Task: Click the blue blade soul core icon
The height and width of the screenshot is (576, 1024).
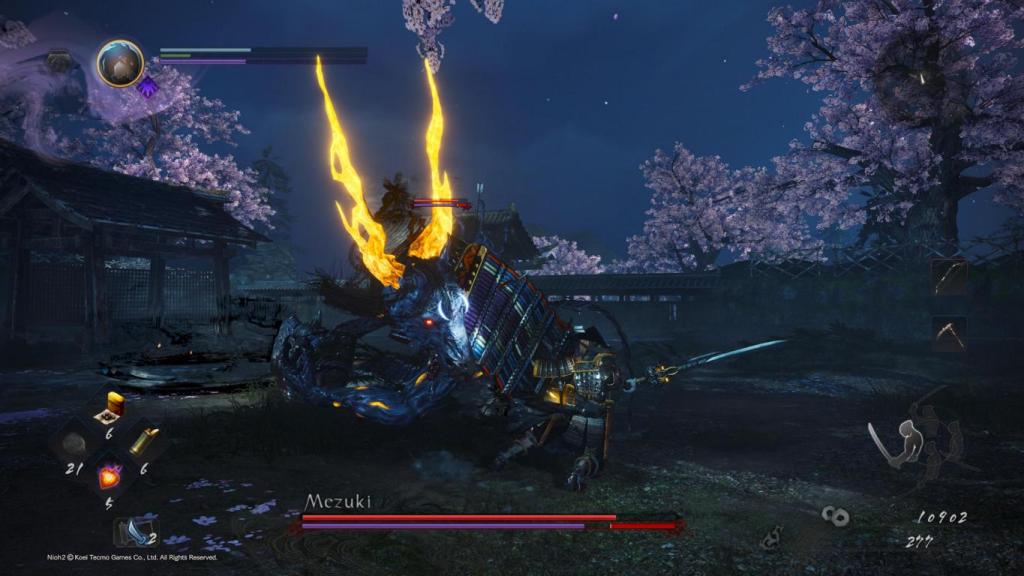Action: 133,531
